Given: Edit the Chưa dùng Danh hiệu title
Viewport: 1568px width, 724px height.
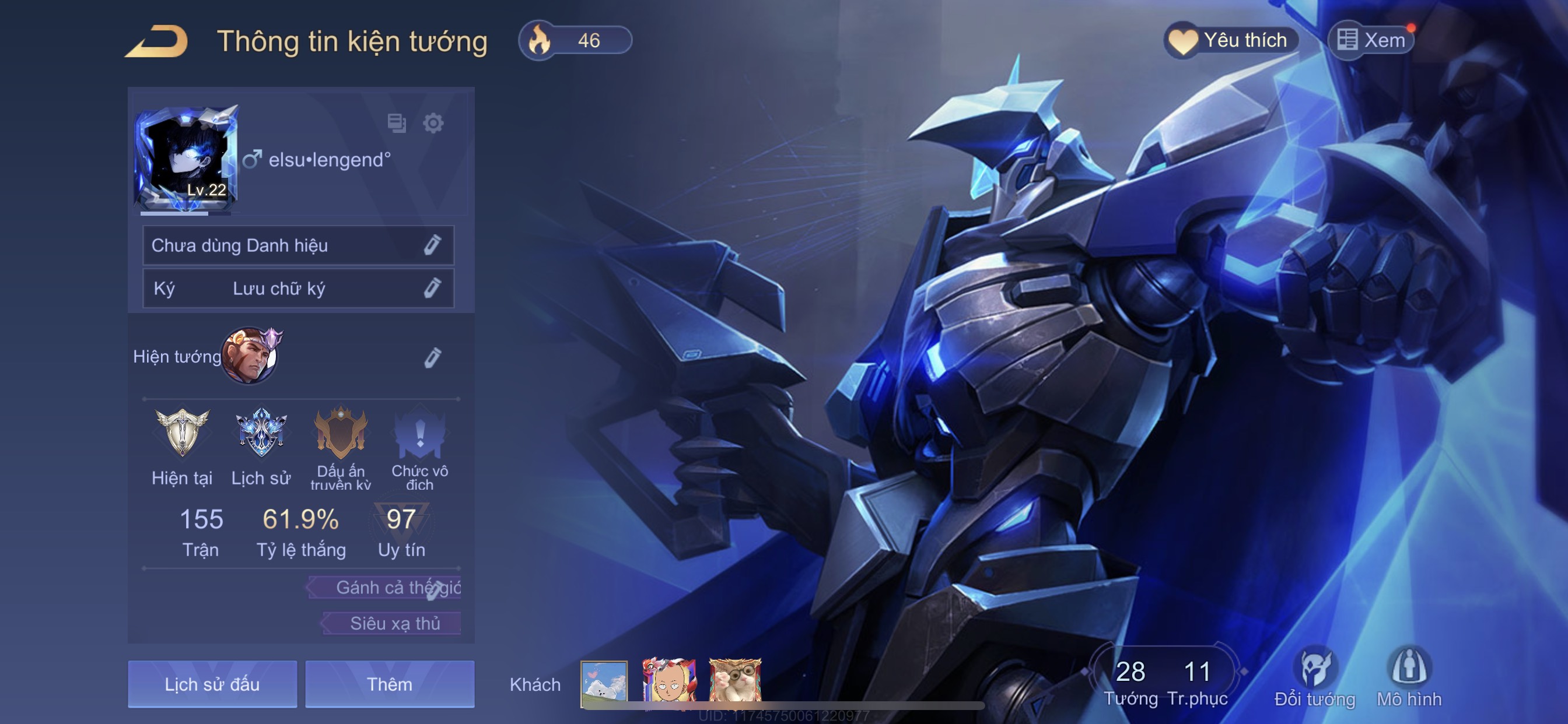Looking at the screenshot, I should [432, 245].
